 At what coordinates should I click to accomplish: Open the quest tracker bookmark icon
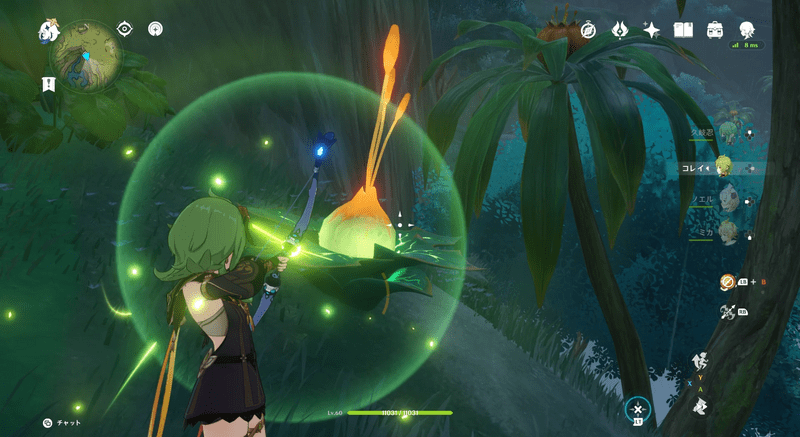pyautogui.click(x=48, y=85)
